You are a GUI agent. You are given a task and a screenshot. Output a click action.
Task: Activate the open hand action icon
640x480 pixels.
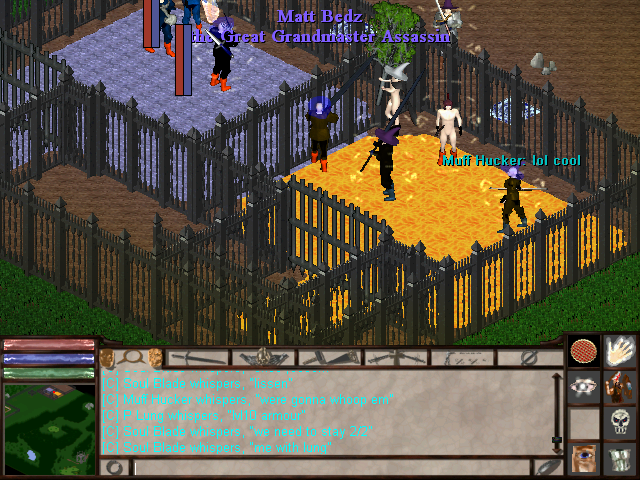point(621,352)
